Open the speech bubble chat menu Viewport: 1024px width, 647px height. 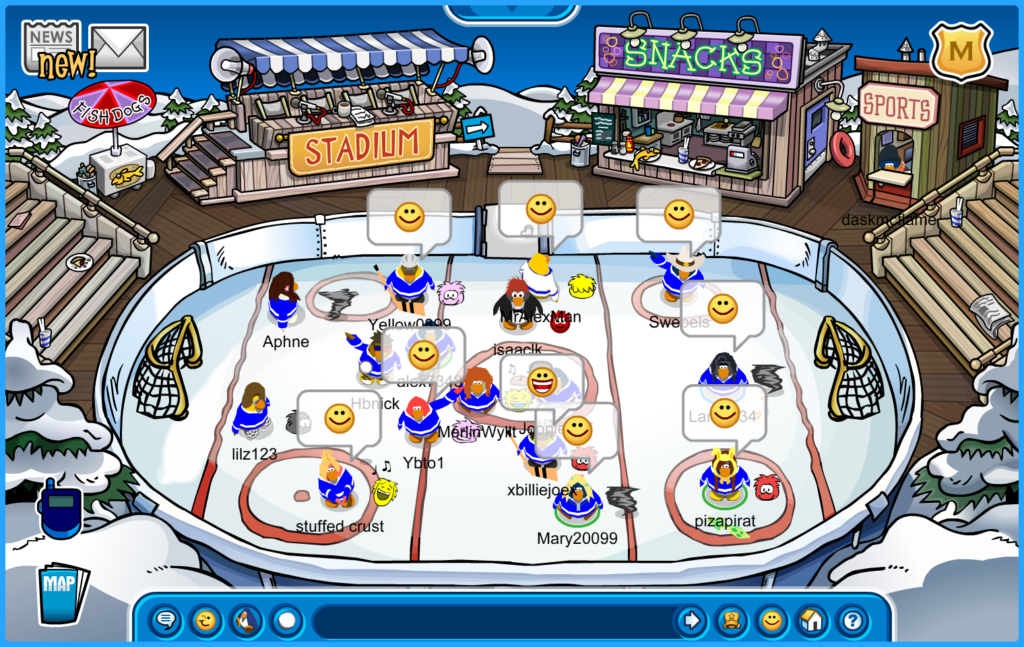point(166,621)
